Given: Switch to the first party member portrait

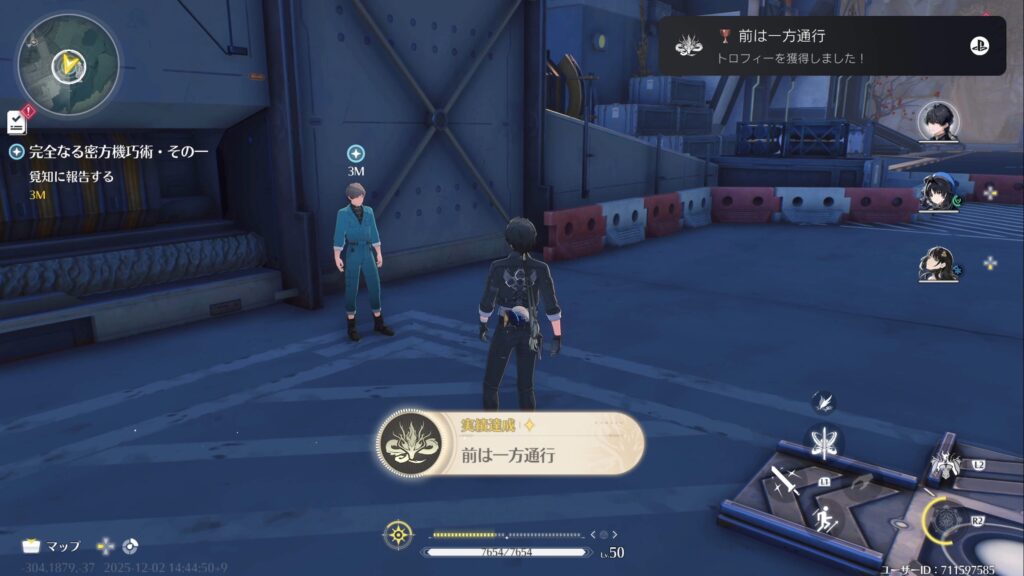Looking at the screenshot, I should pos(938,123).
